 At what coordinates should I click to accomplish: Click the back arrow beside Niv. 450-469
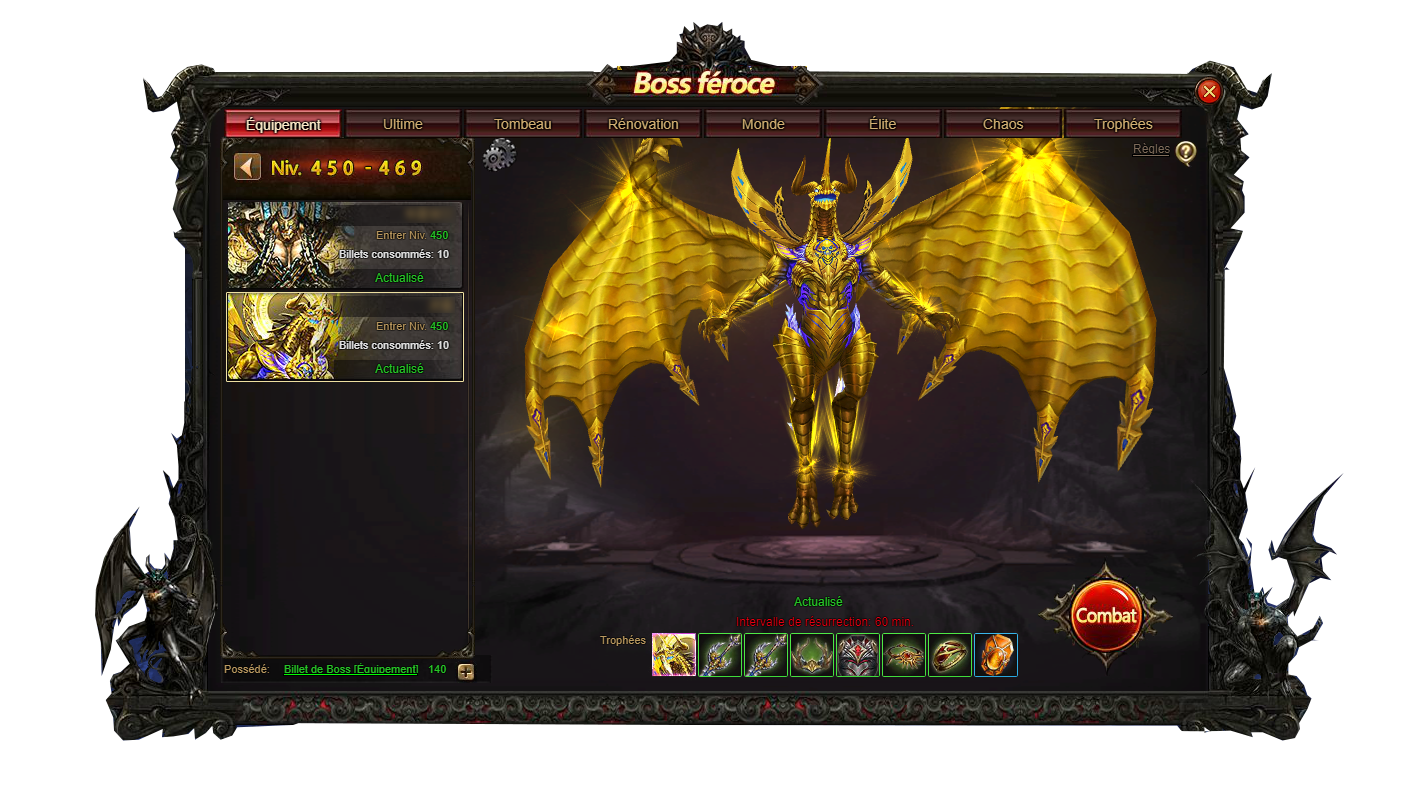[x=247, y=167]
